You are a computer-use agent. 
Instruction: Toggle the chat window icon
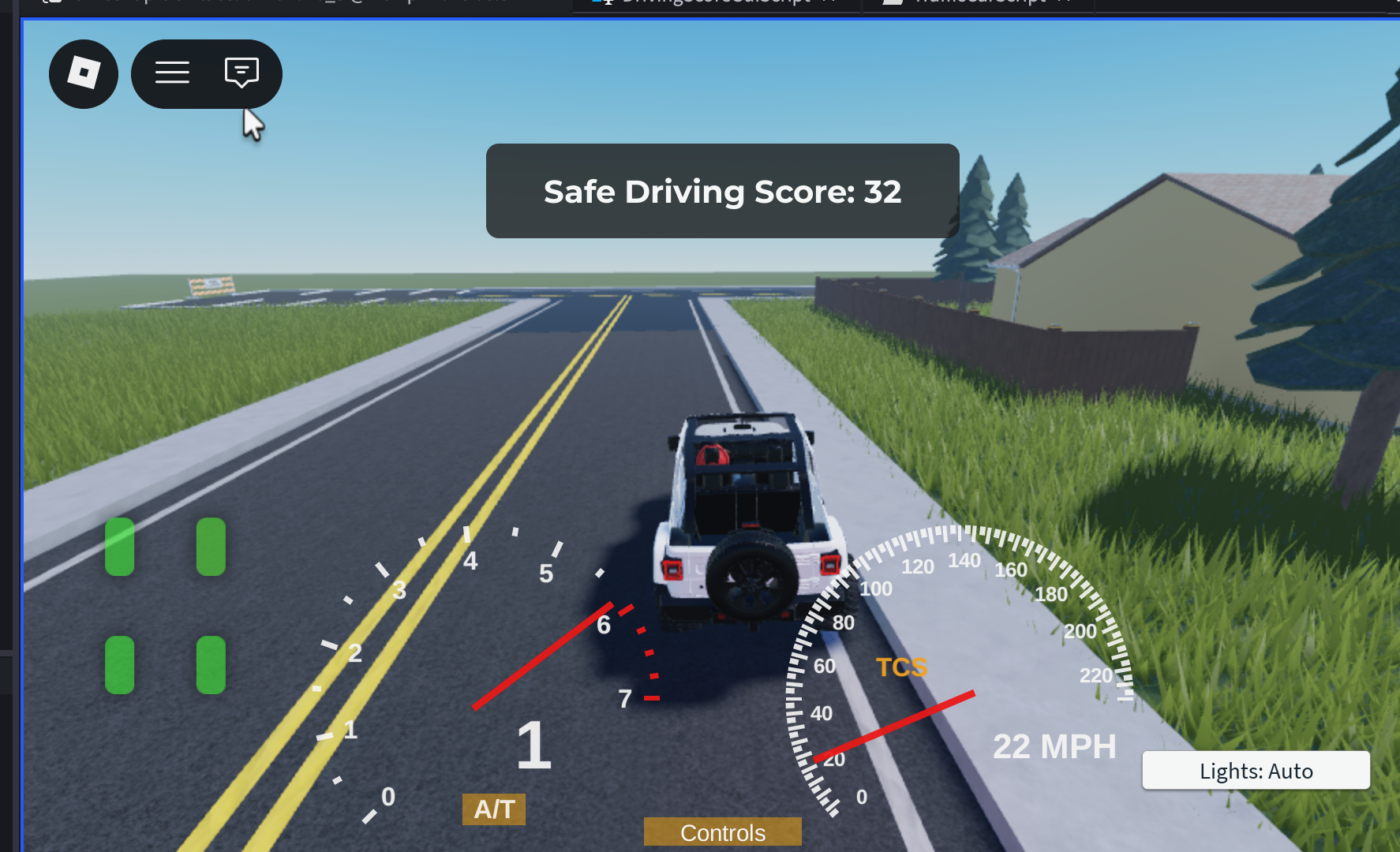[x=241, y=73]
